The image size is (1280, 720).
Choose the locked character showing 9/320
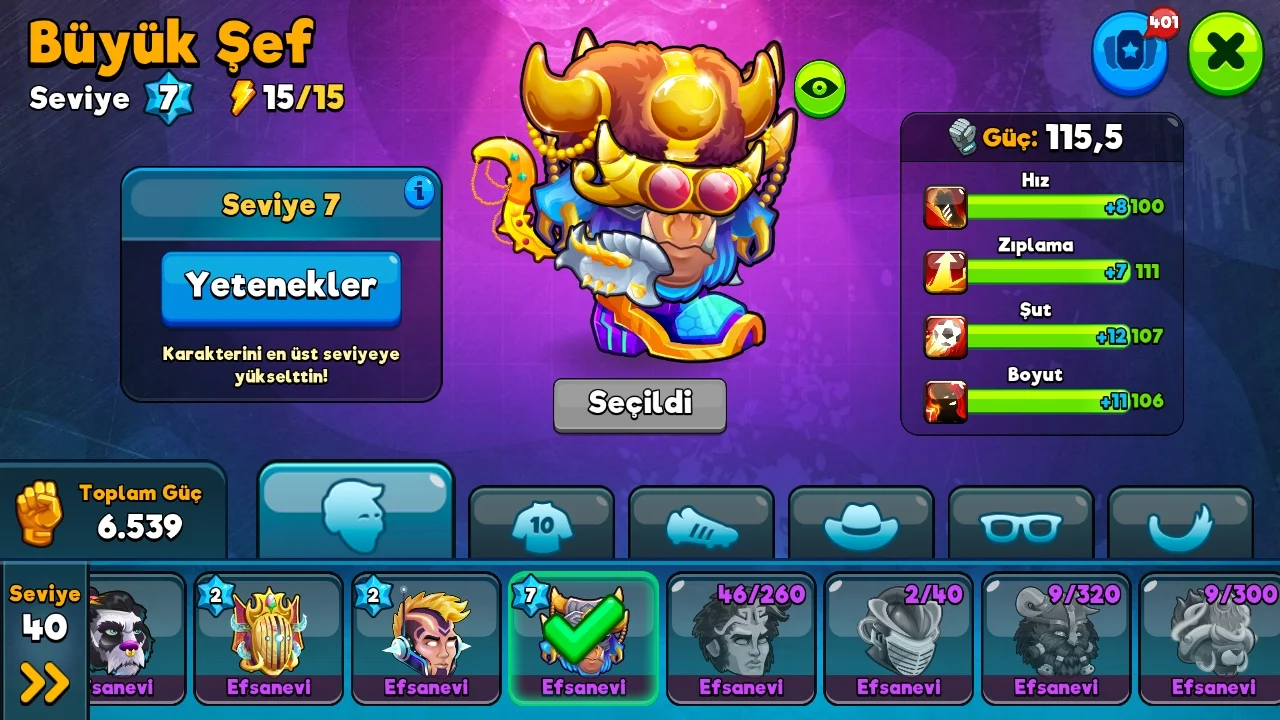point(1056,638)
